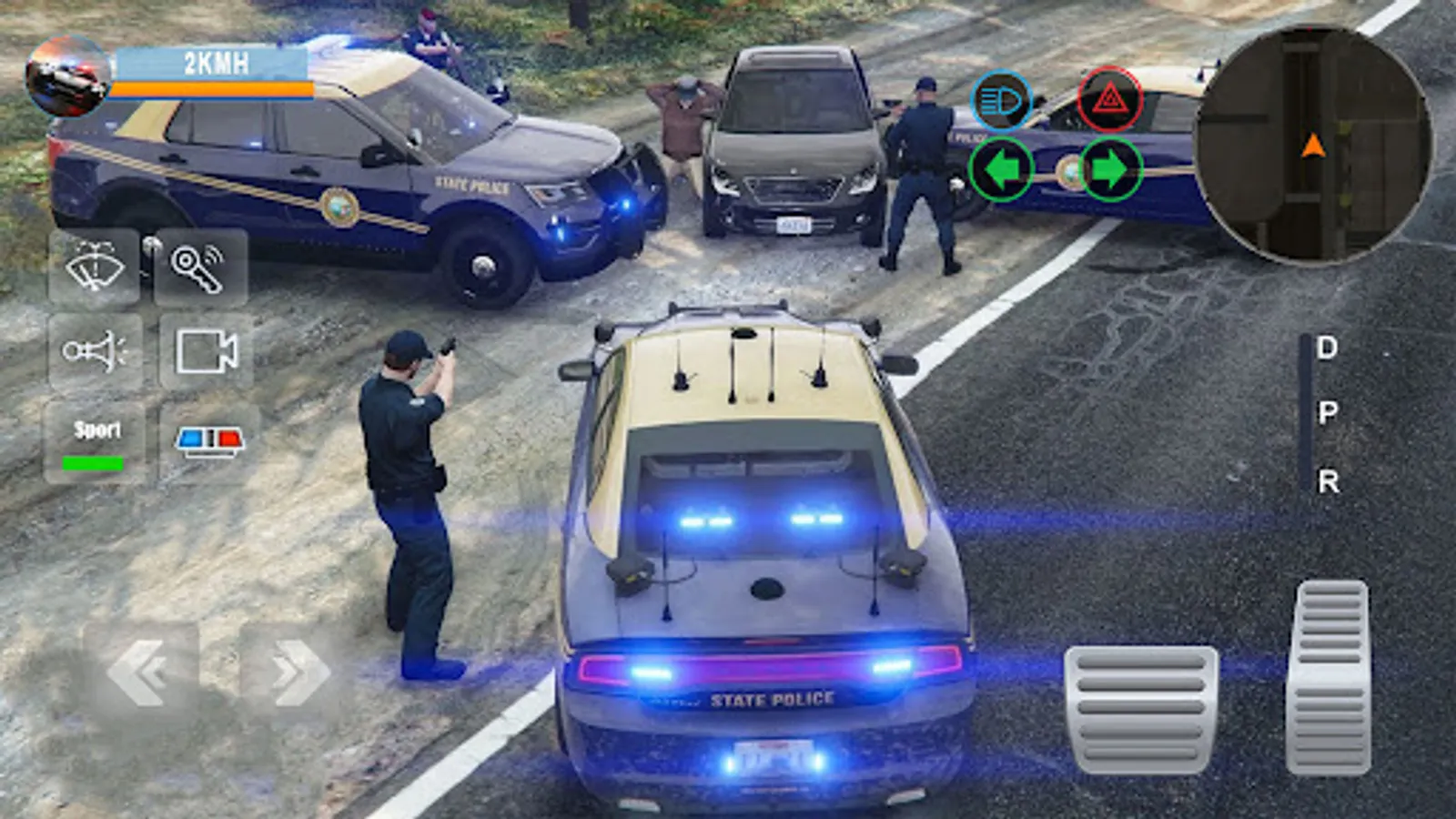Select Drive on the gear selector
Viewport: 1456px width, 819px height.
(x=1328, y=346)
